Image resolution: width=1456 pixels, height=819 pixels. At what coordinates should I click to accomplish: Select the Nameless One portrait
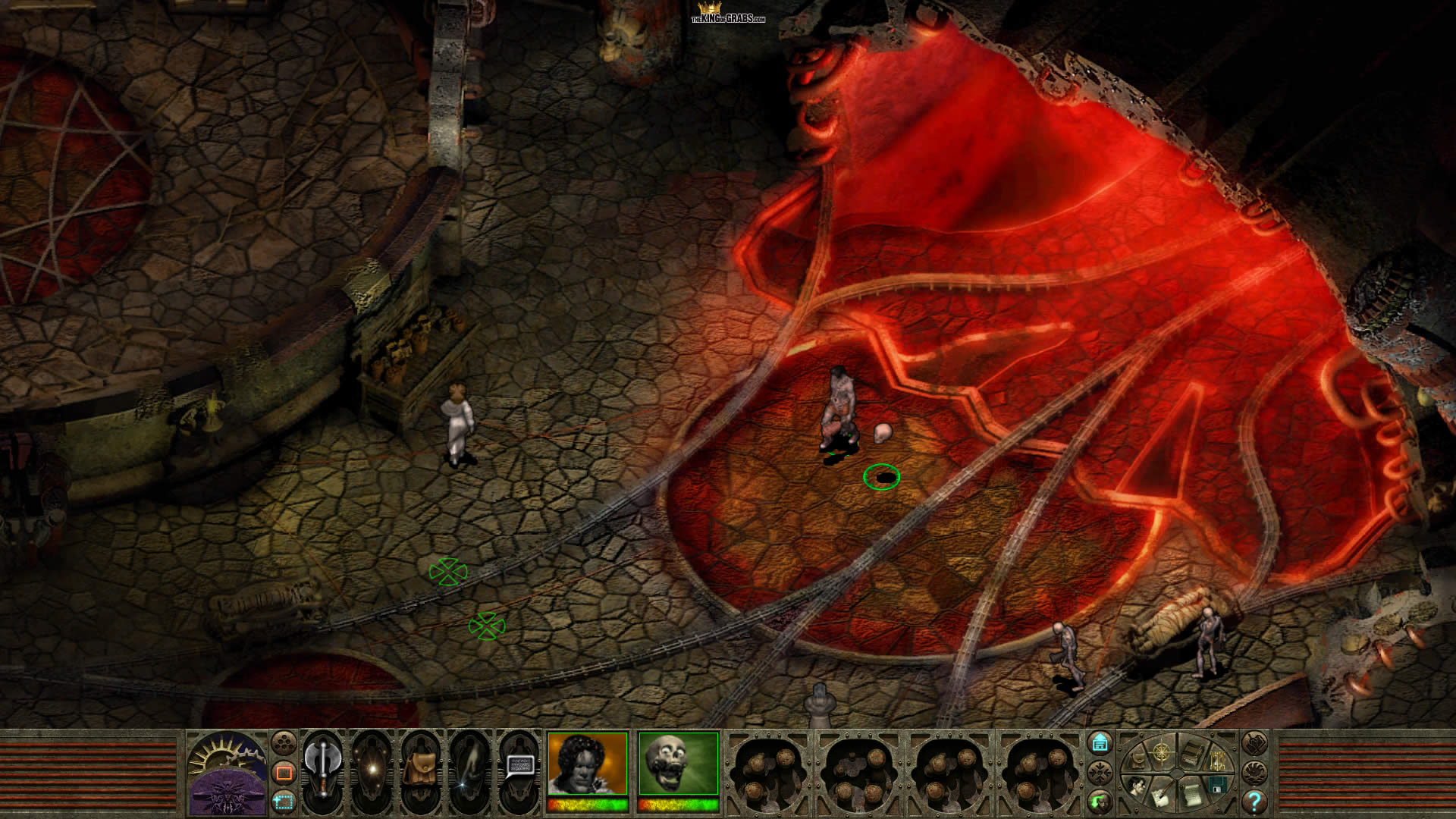point(588,764)
